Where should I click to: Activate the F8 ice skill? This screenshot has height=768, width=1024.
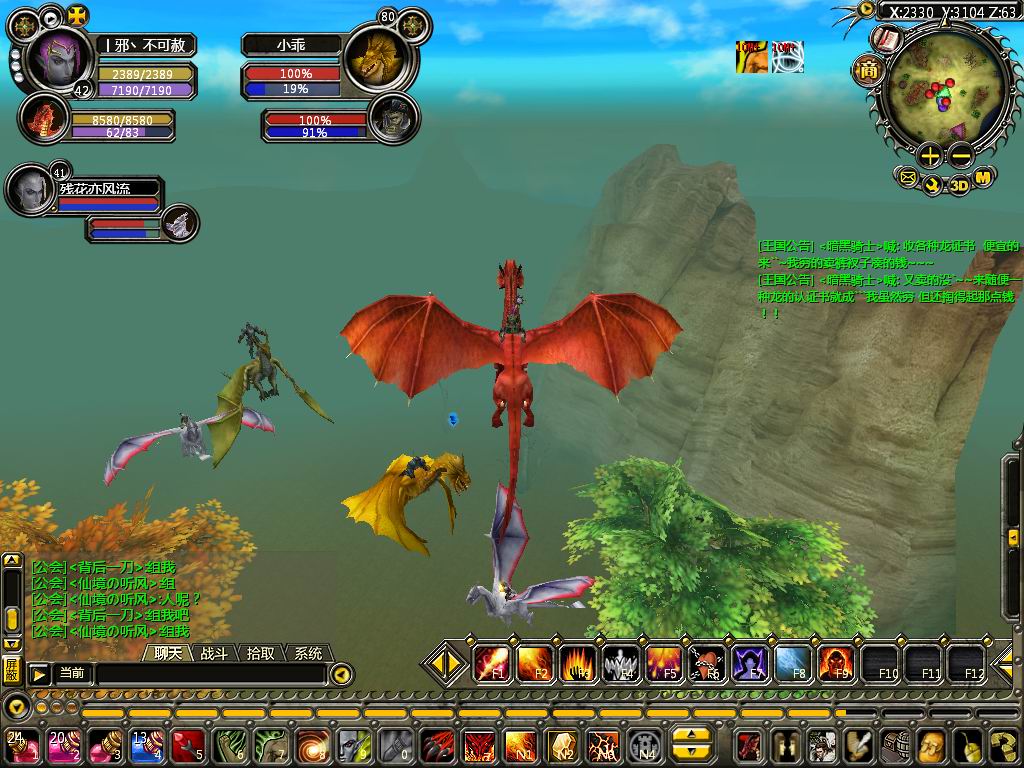click(793, 664)
